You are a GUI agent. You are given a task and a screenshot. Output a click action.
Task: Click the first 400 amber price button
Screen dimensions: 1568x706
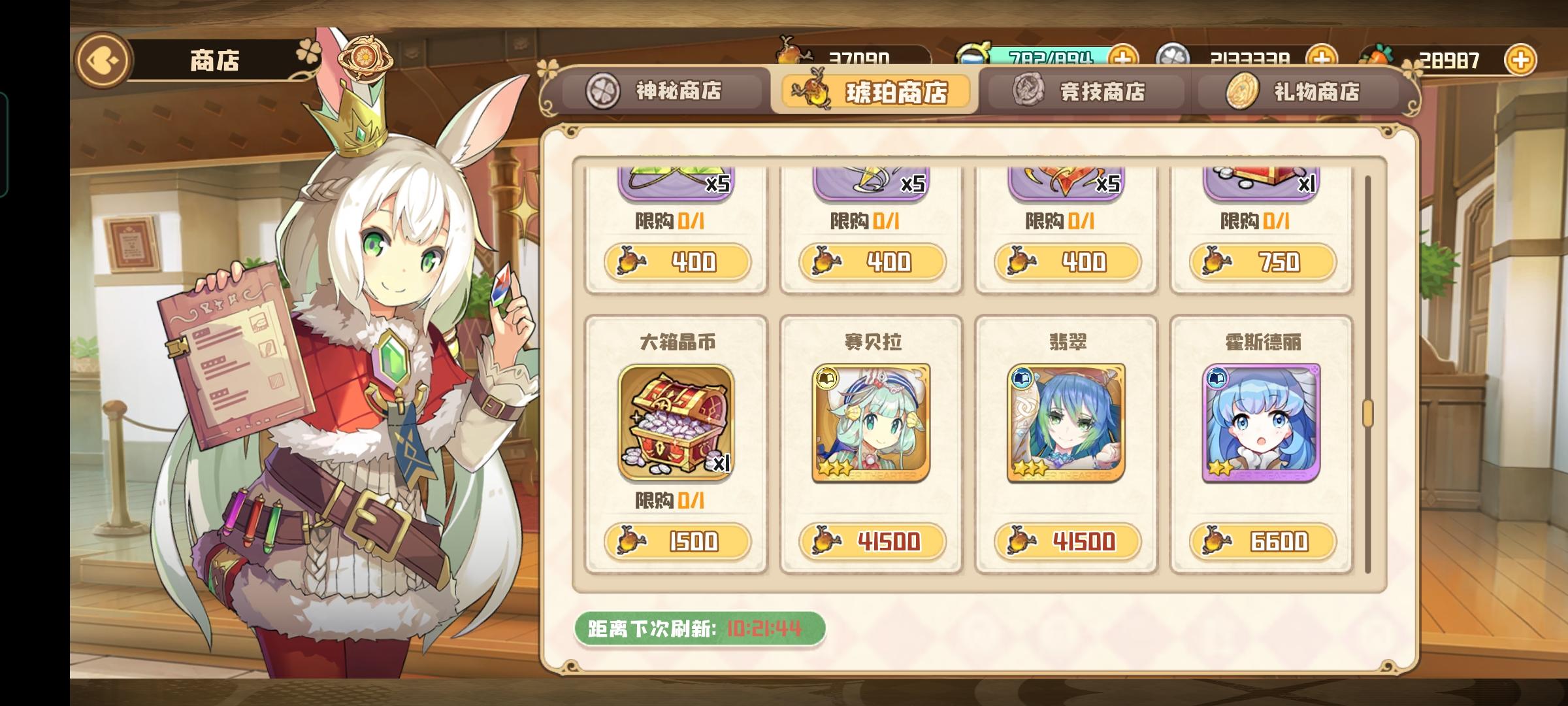(x=678, y=261)
